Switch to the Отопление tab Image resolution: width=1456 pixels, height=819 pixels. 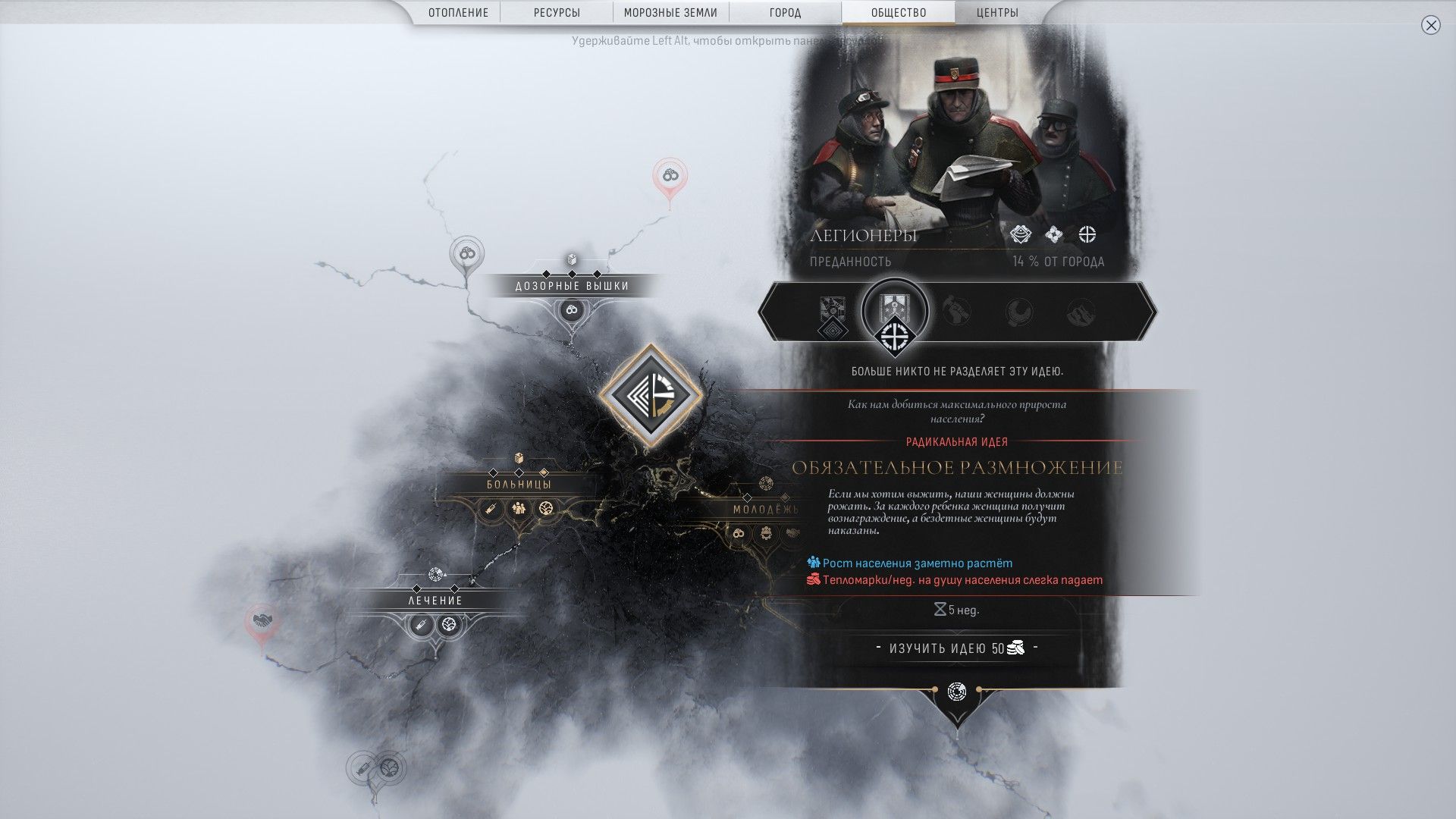coord(458,13)
